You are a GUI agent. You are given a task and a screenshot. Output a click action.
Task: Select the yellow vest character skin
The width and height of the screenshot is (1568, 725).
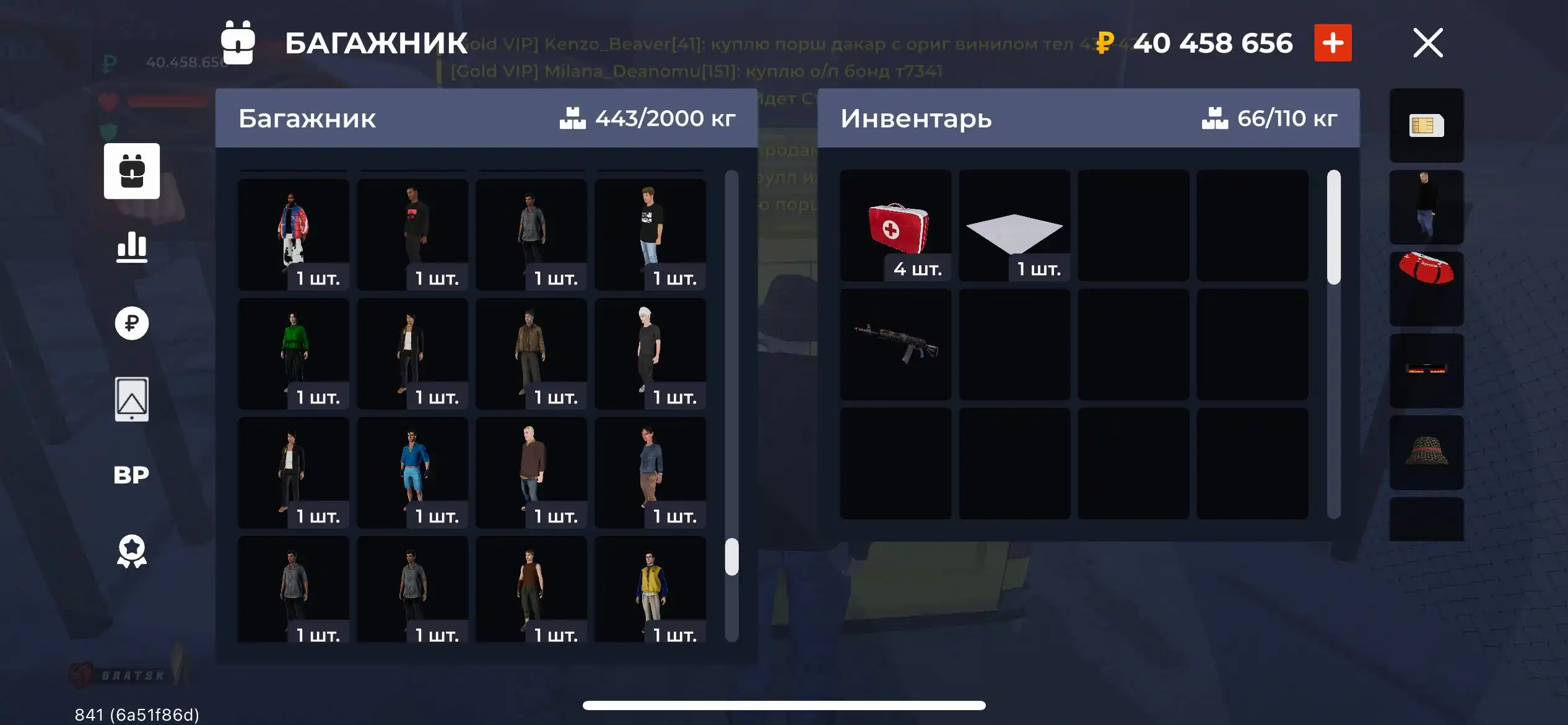point(649,592)
